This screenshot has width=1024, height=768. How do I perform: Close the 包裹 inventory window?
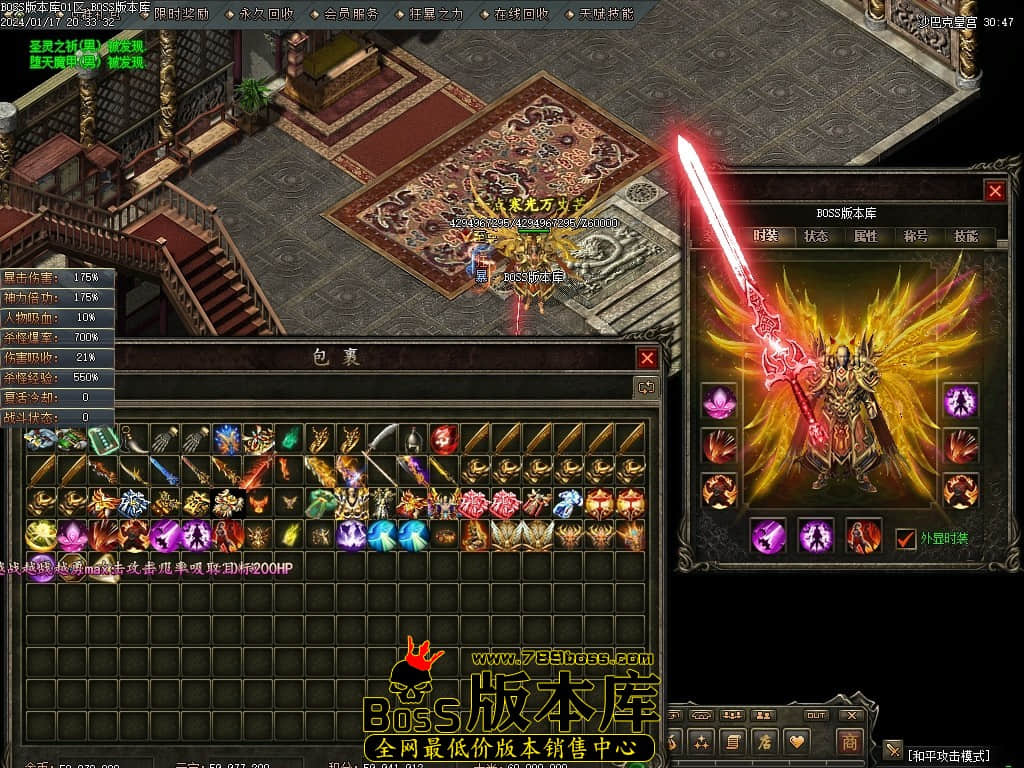click(x=648, y=358)
